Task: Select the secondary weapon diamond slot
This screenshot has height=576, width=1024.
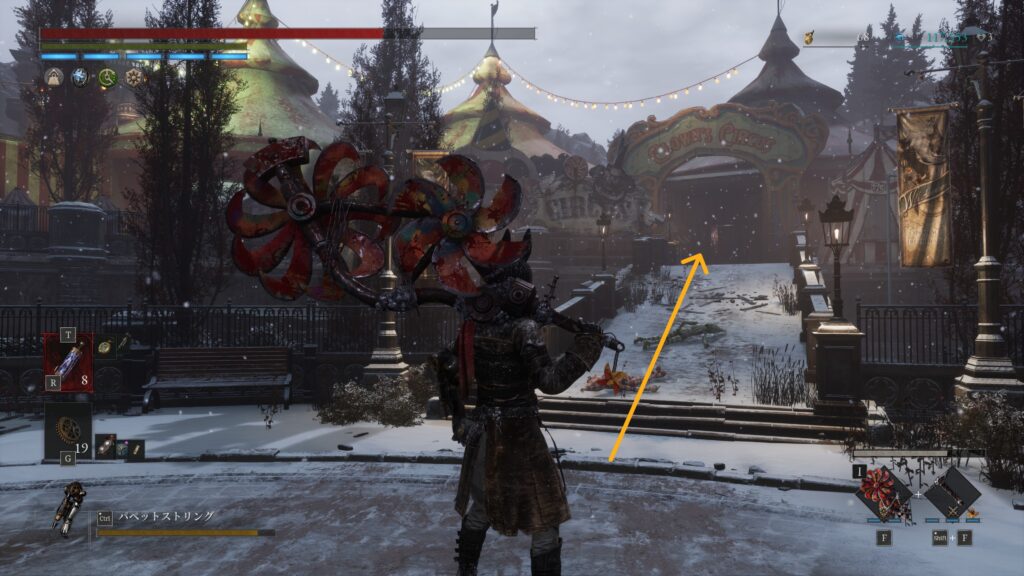Action: coord(952,493)
